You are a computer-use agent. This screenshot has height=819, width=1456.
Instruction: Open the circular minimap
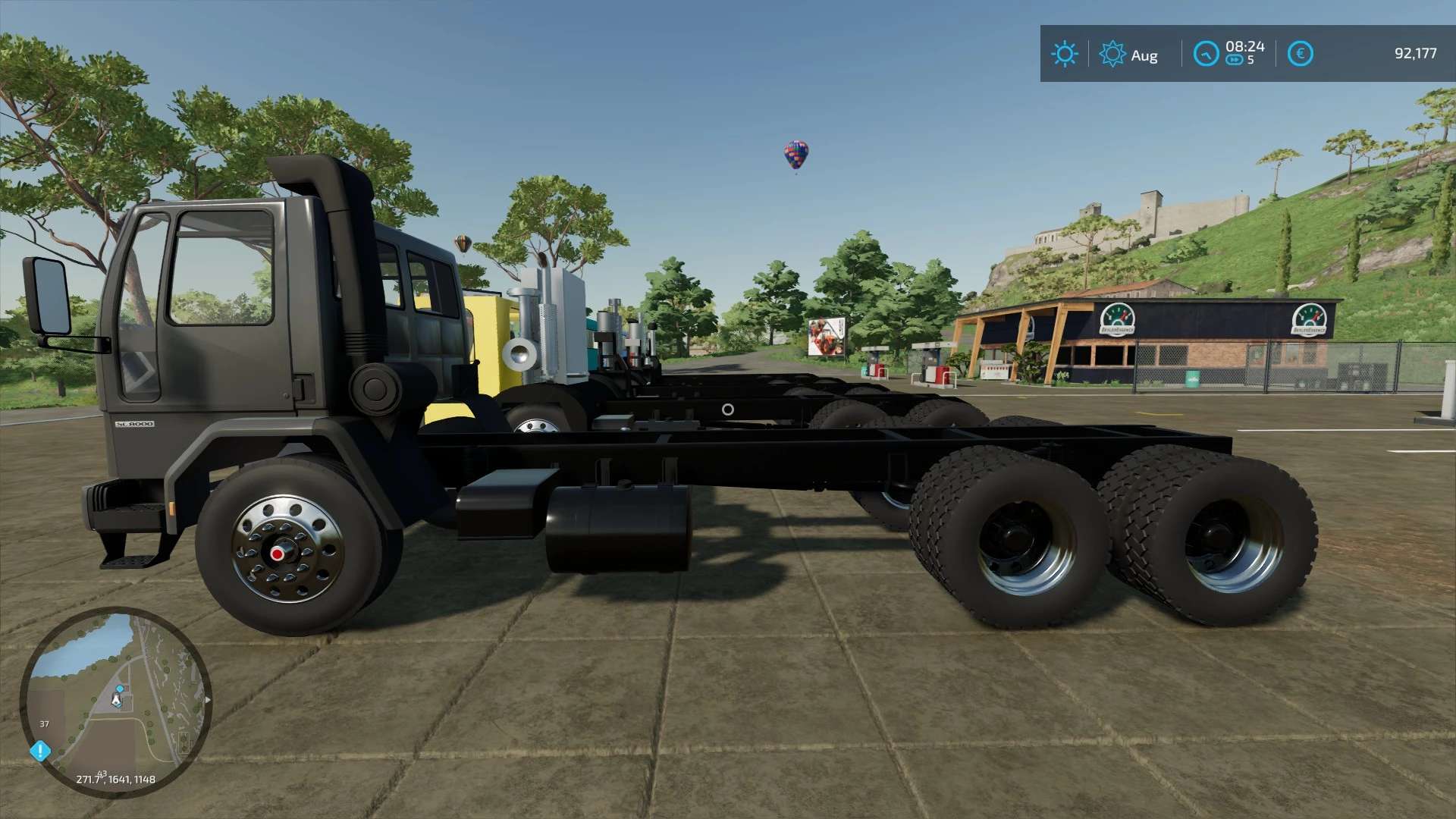click(x=115, y=701)
